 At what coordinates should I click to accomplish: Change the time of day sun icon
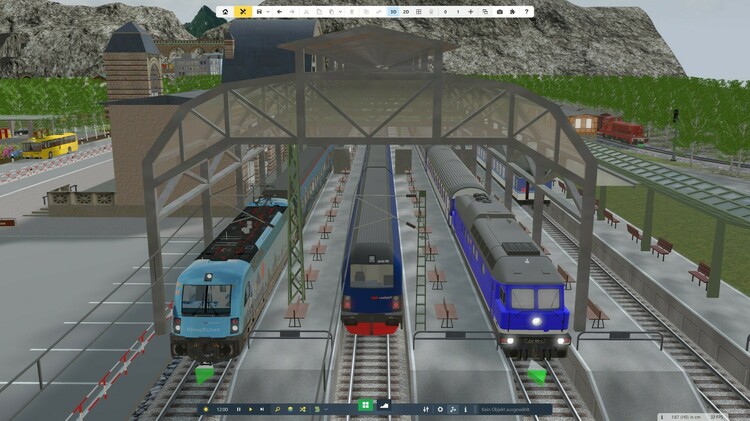click(206, 409)
